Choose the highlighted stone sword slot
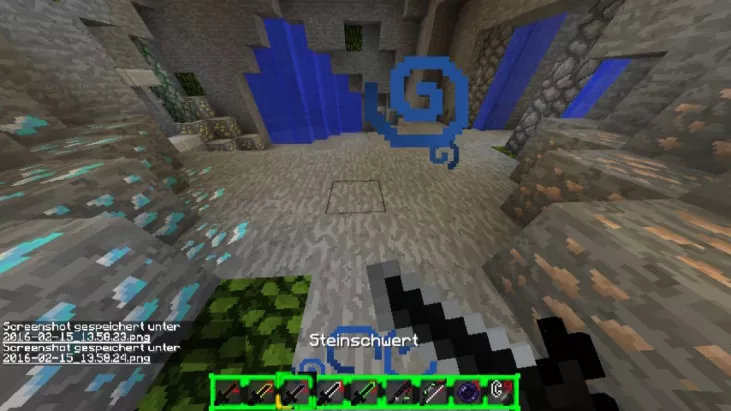This screenshot has height=411, width=731. (x=295, y=393)
